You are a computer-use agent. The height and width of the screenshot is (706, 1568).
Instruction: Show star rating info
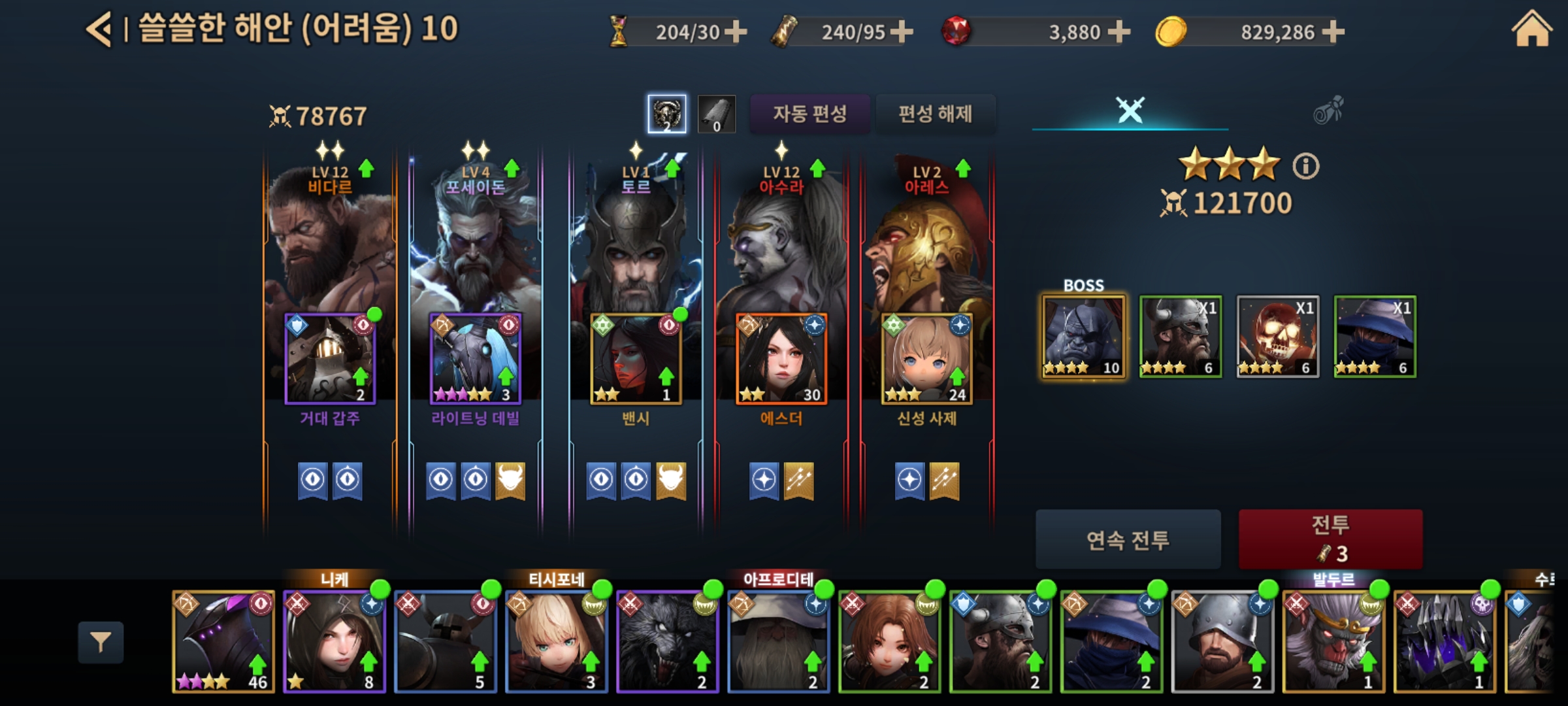point(1305,166)
